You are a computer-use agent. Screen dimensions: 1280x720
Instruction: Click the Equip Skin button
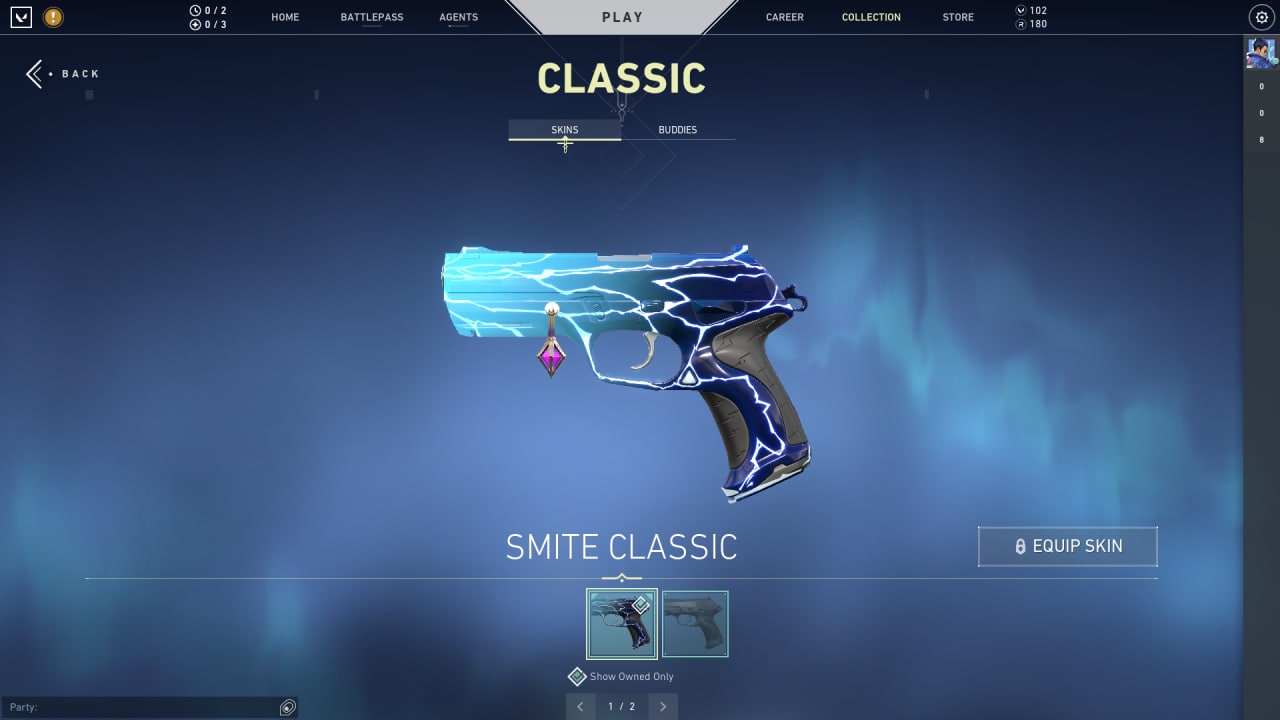click(1067, 546)
